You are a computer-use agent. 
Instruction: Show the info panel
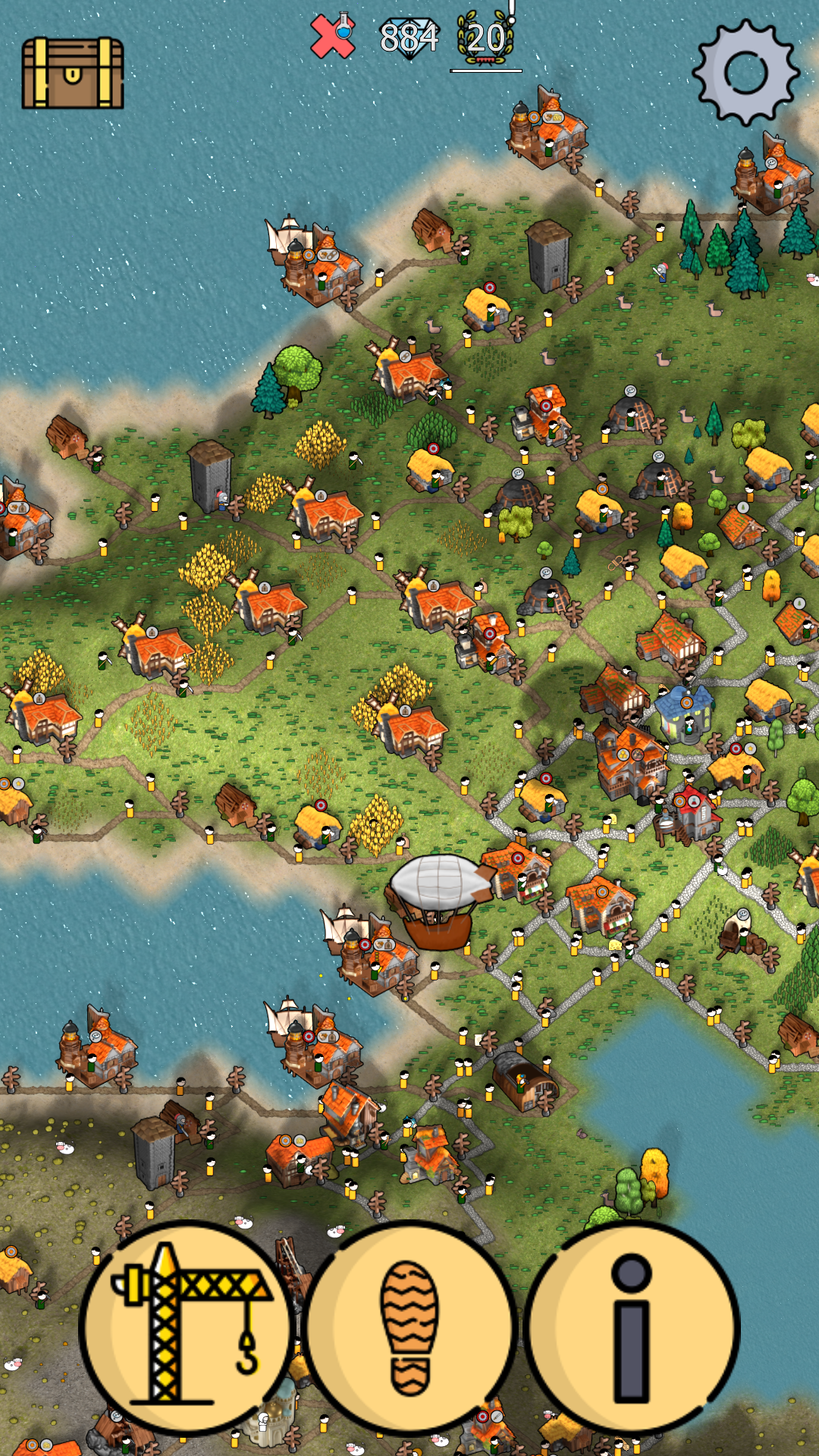click(632, 1327)
